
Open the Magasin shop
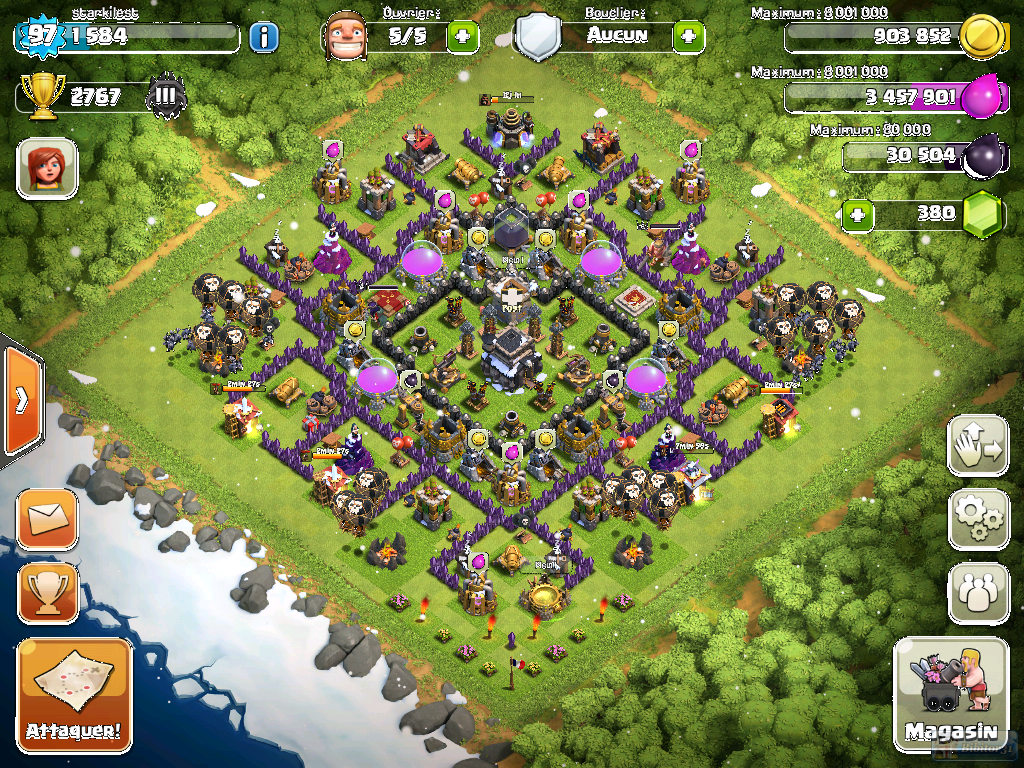tap(950, 694)
